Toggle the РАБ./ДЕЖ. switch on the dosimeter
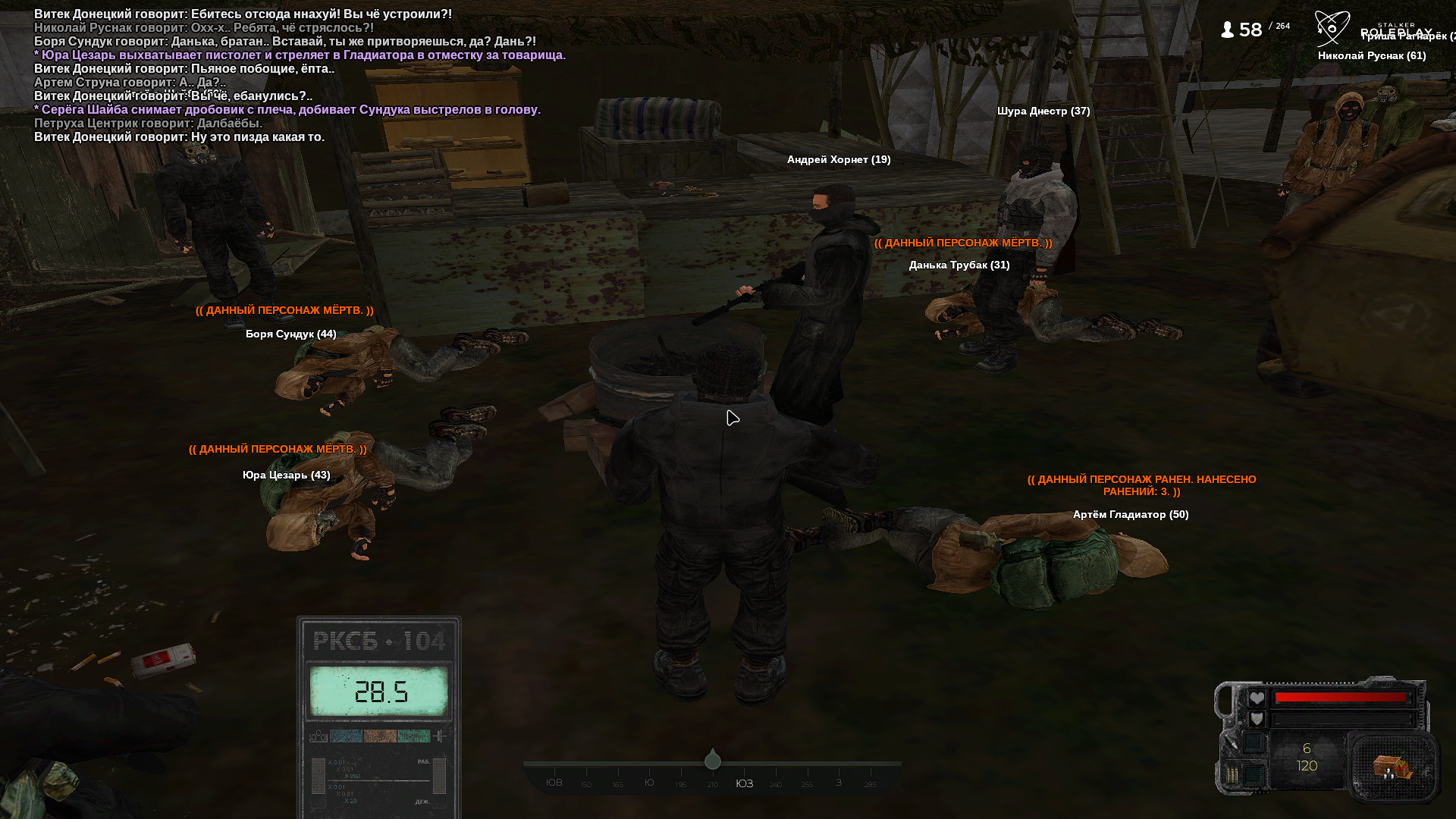Image resolution: width=1456 pixels, height=819 pixels. point(438,777)
